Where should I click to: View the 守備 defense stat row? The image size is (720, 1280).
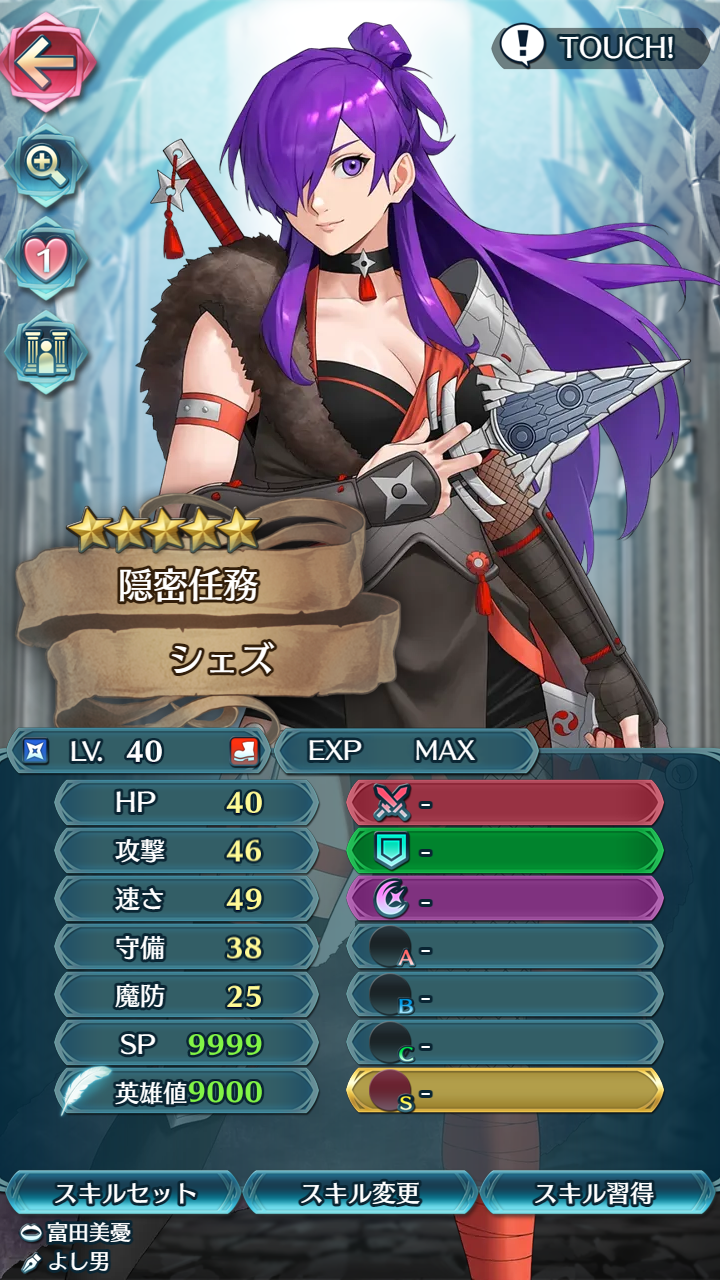(x=187, y=947)
